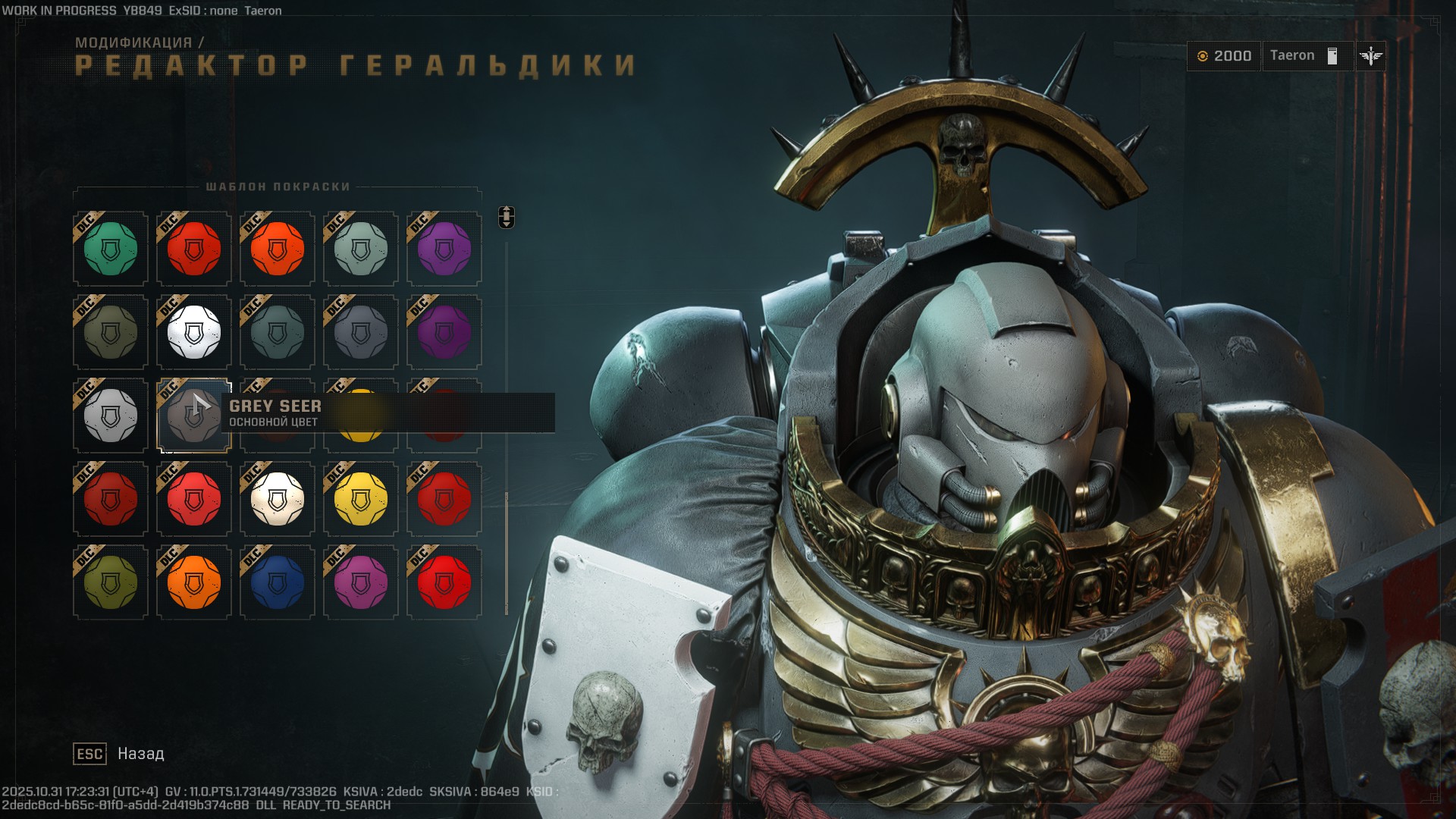Select the red paint template at far right of fourth row
This screenshot has width=1456, height=819.
[x=444, y=499]
